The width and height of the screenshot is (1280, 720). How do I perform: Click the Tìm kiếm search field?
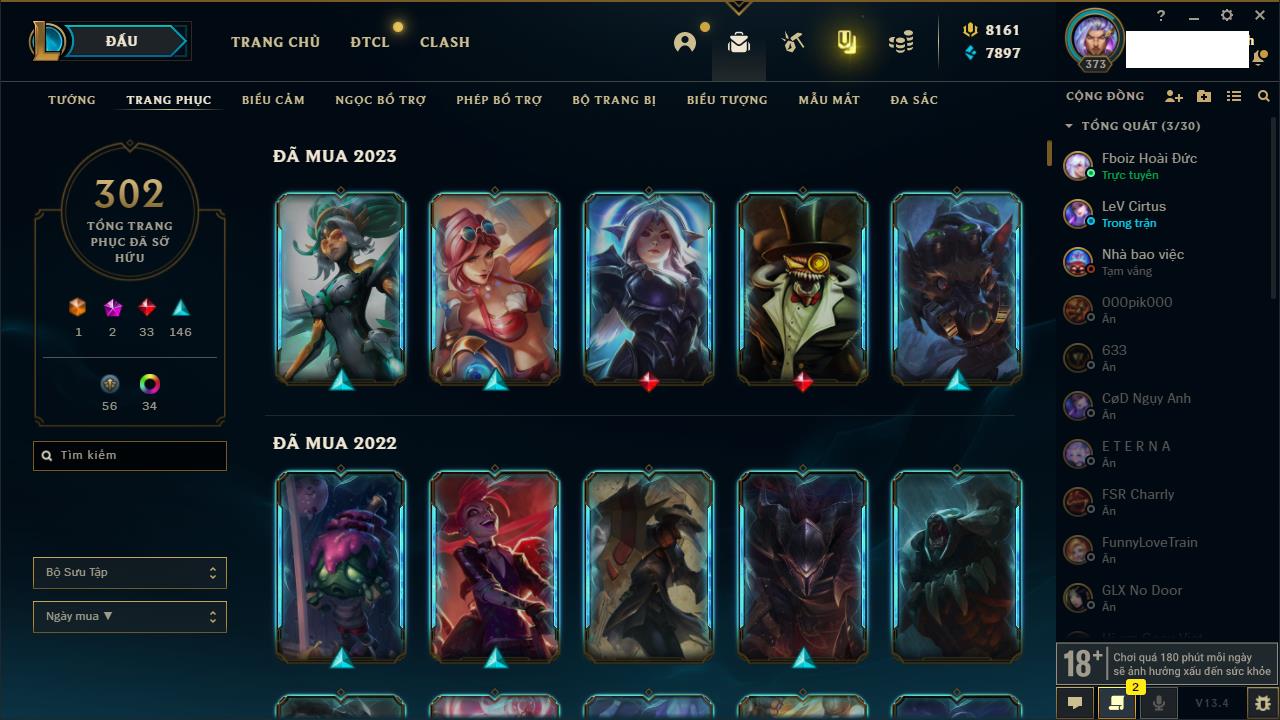[x=130, y=456]
